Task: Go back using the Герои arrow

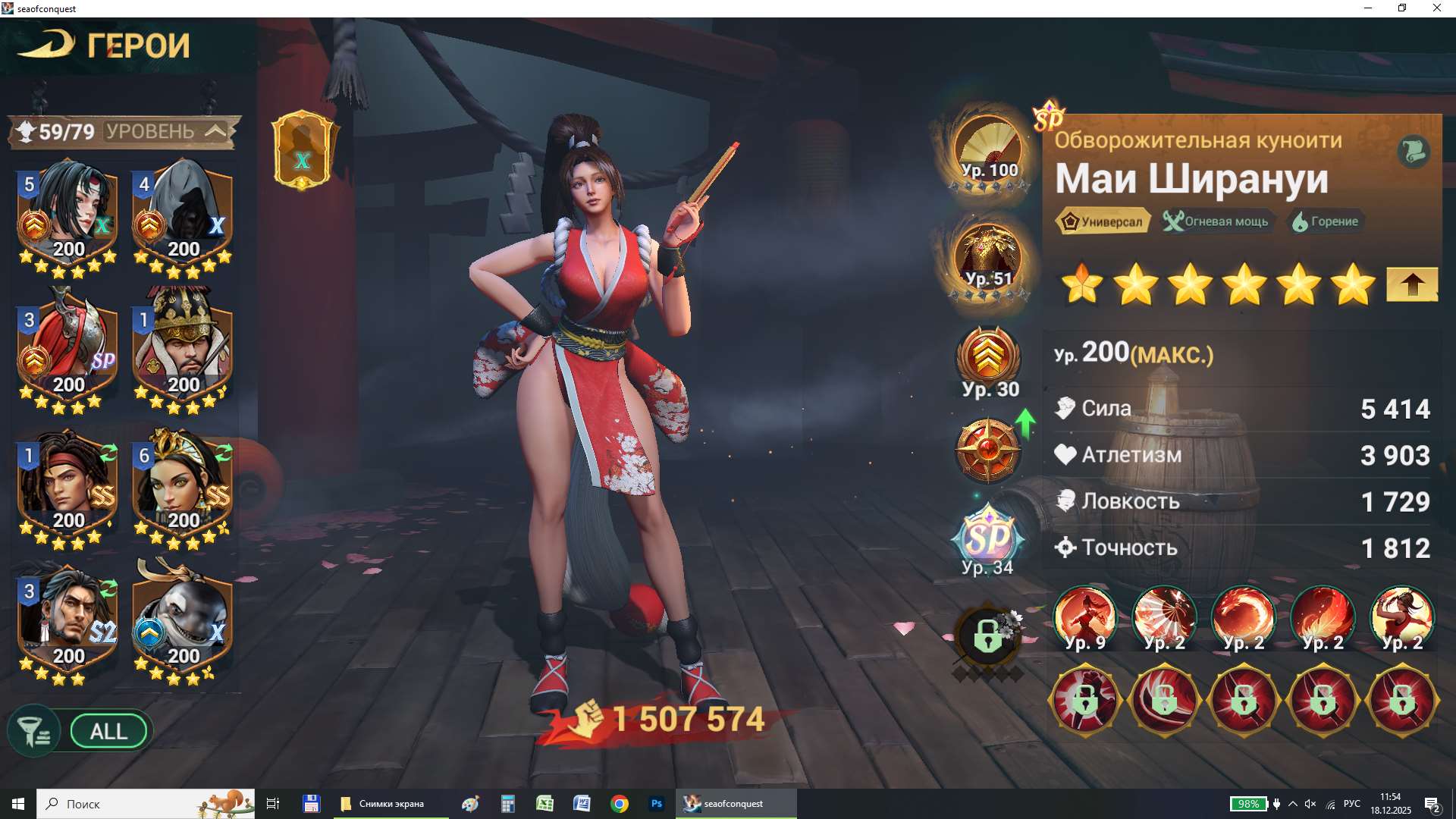Action: pos(45,45)
